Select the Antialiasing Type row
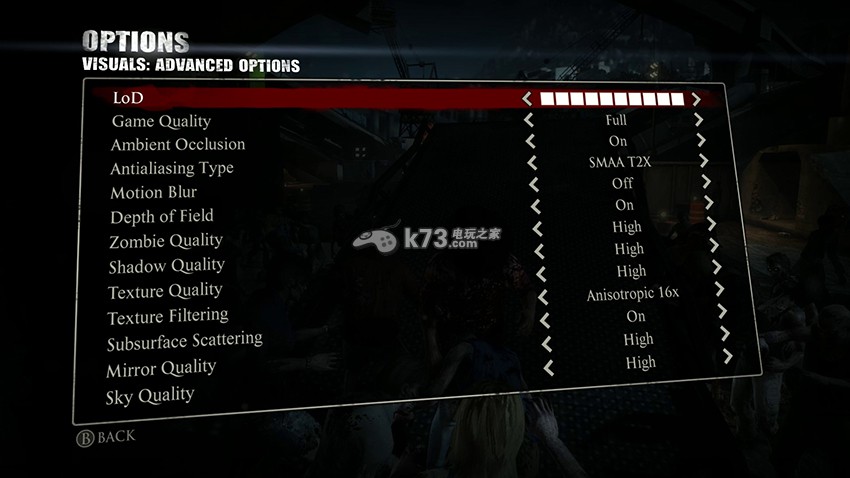This screenshot has height=478, width=850. click(171, 168)
